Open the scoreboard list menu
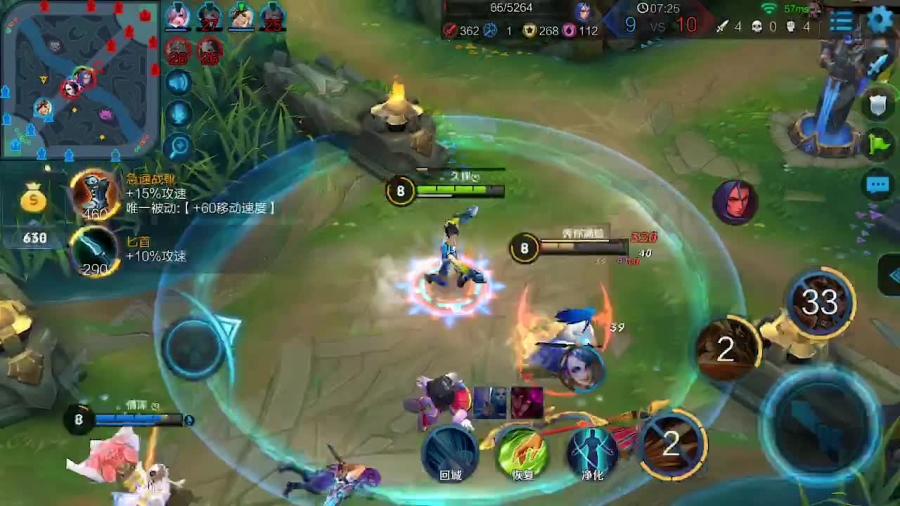The width and height of the screenshot is (900, 506). click(x=842, y=21)
